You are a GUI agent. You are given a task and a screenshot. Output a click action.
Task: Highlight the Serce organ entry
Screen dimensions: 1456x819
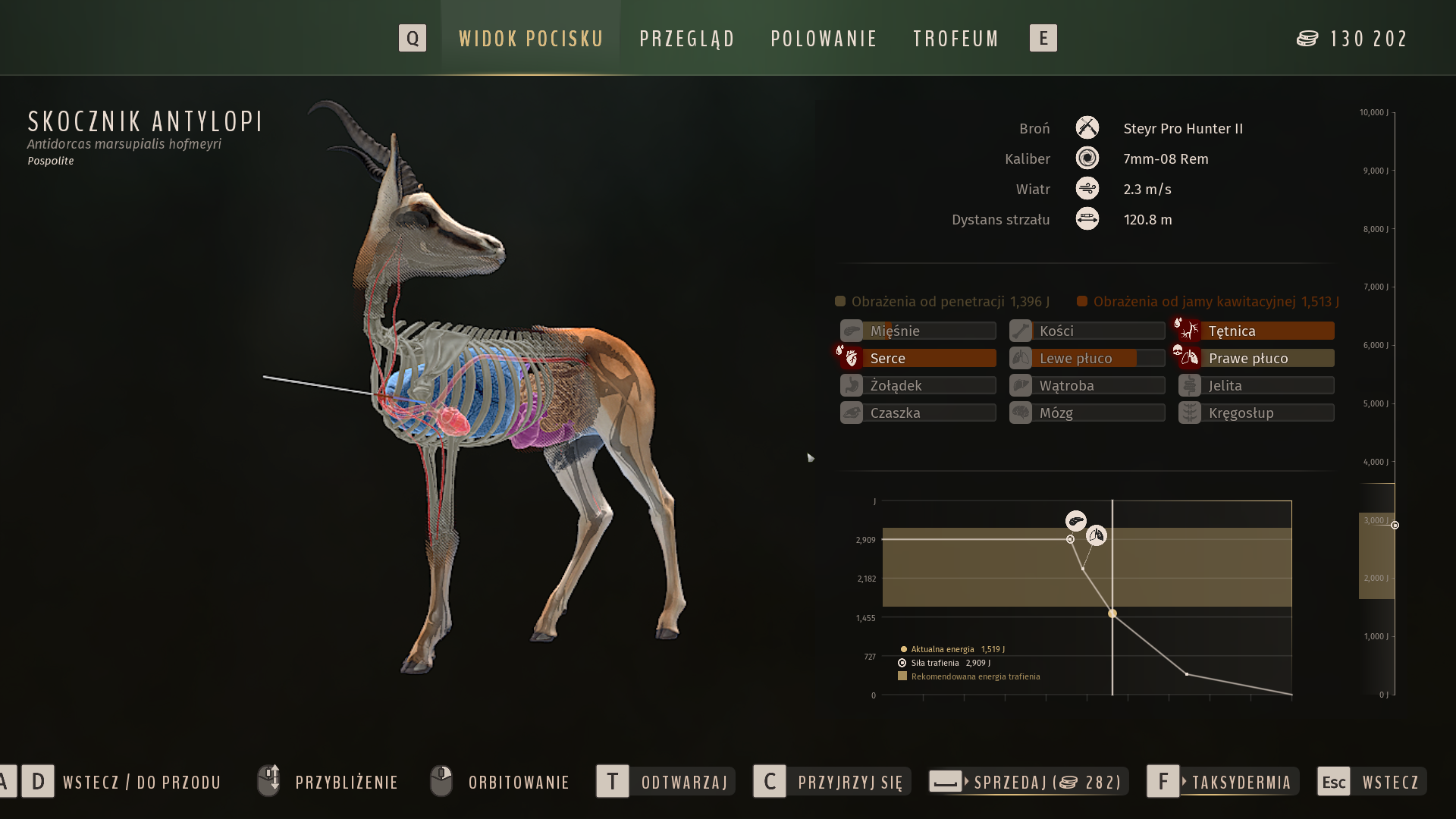pyautogui.click(x=918, y=358)
